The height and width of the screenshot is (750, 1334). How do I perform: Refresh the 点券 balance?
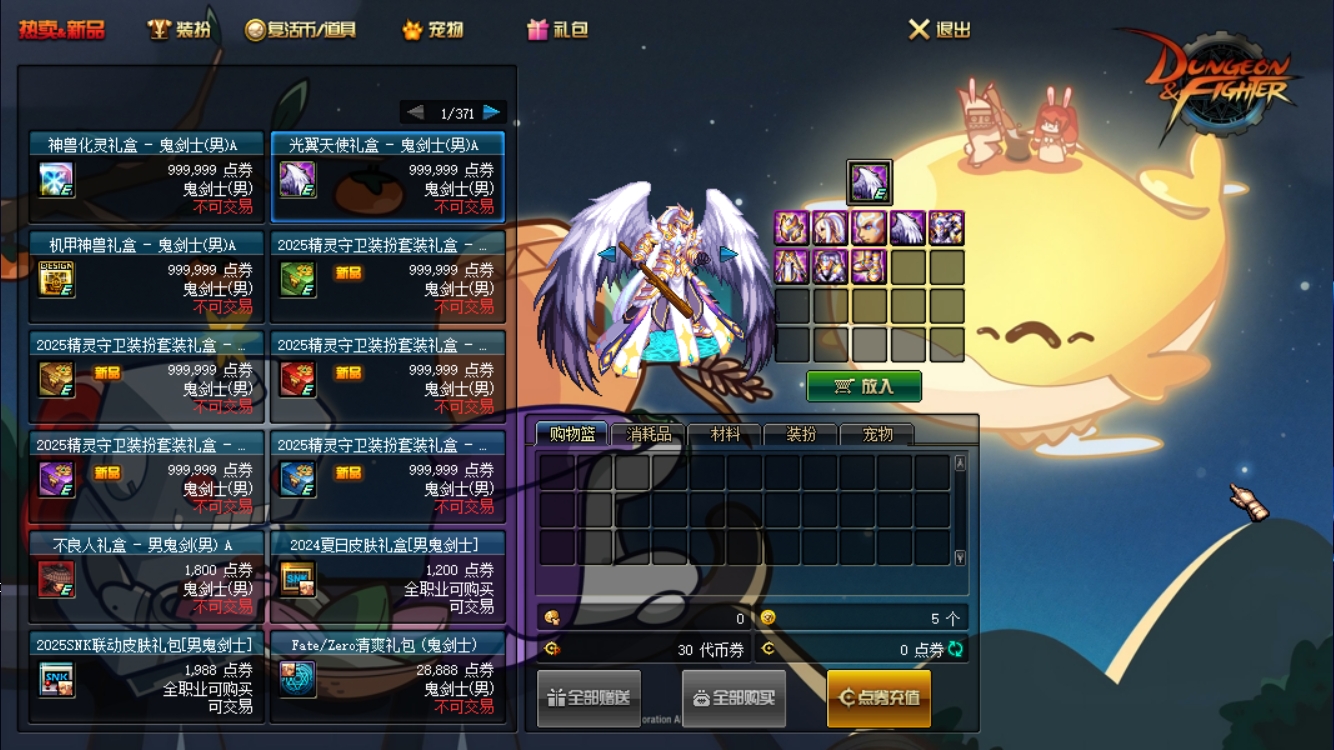point(956,649)
